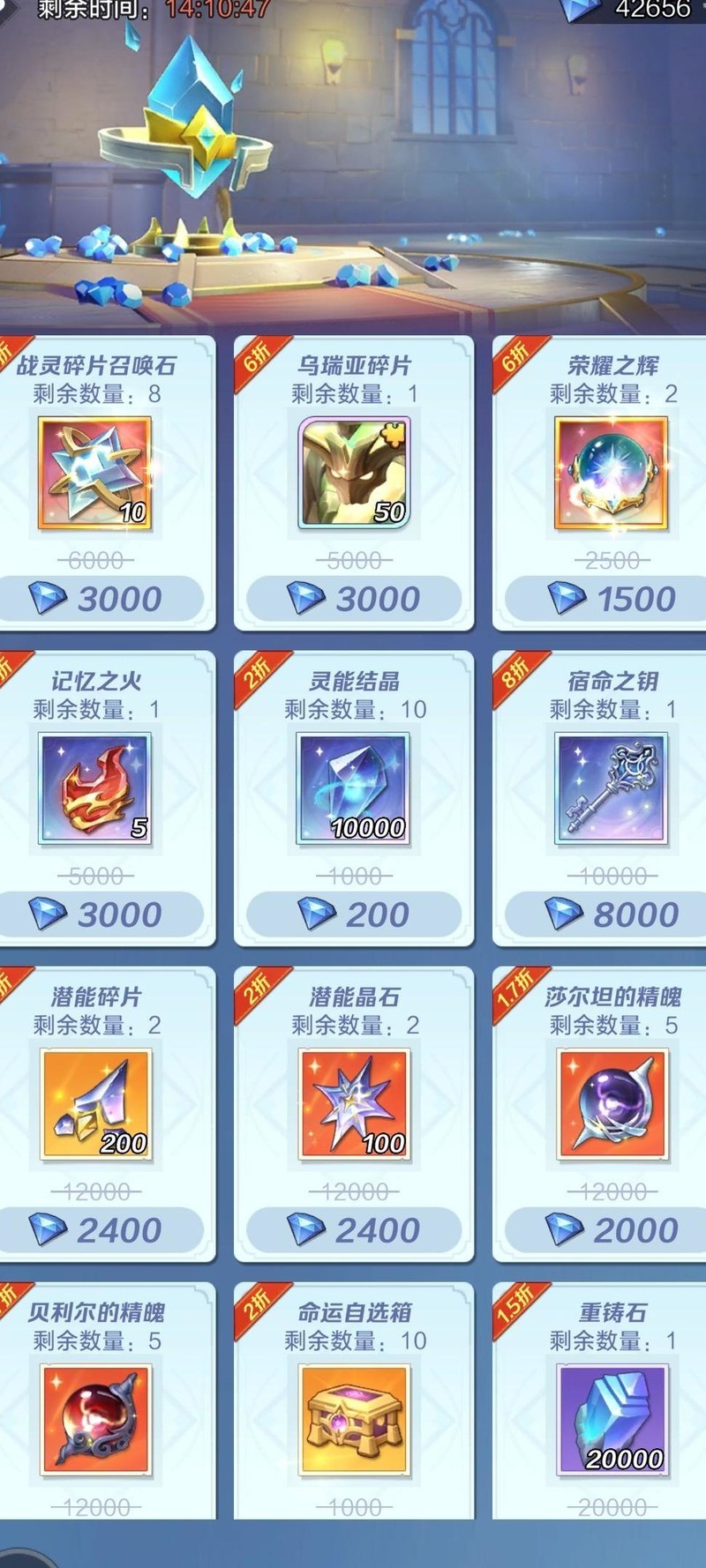
Task: Purchase 宿命之钥 for 8000 gems
Action: point(612,915)
